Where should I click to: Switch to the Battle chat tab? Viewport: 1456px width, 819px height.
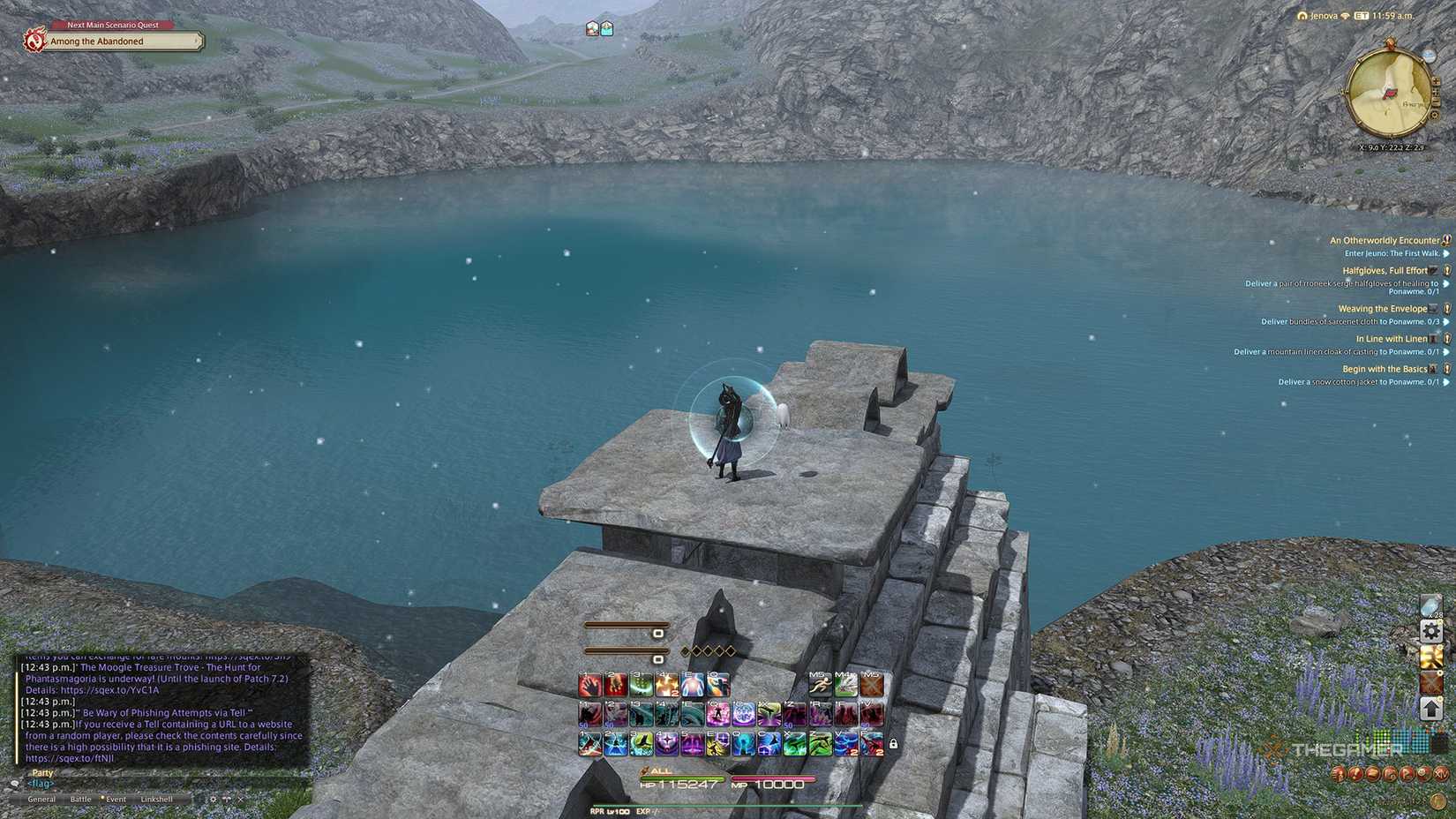pyautogui.click(x=81, y=798)
